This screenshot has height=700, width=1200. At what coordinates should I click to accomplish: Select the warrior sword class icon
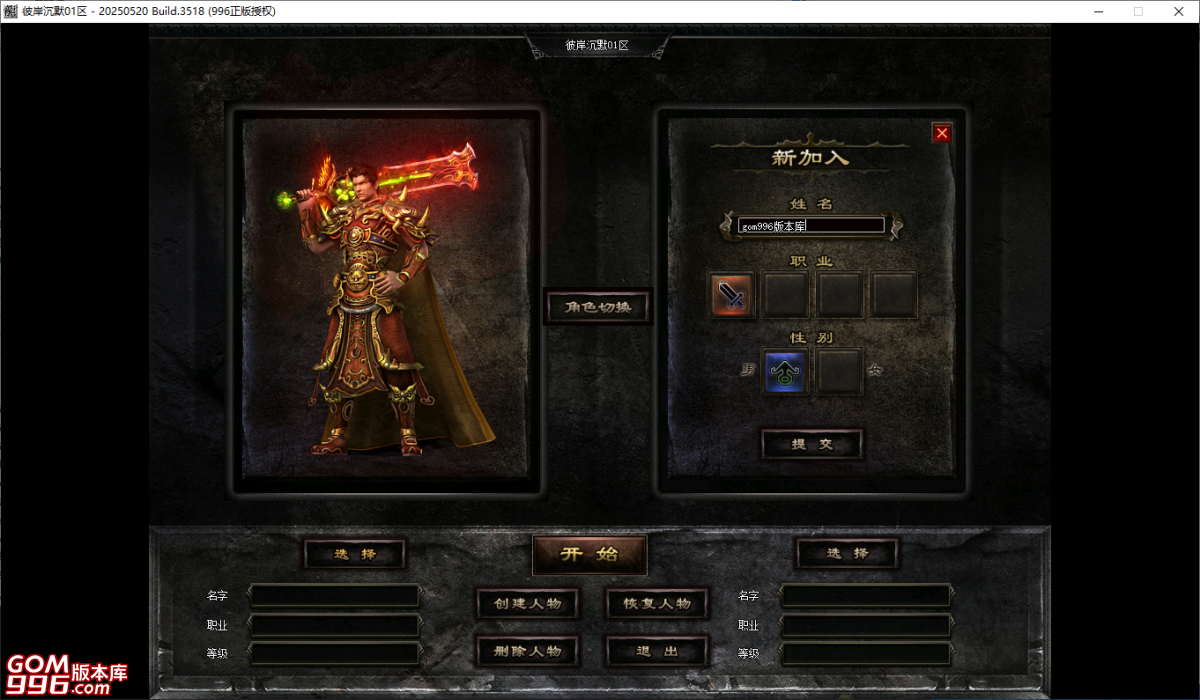coord(732,295)
